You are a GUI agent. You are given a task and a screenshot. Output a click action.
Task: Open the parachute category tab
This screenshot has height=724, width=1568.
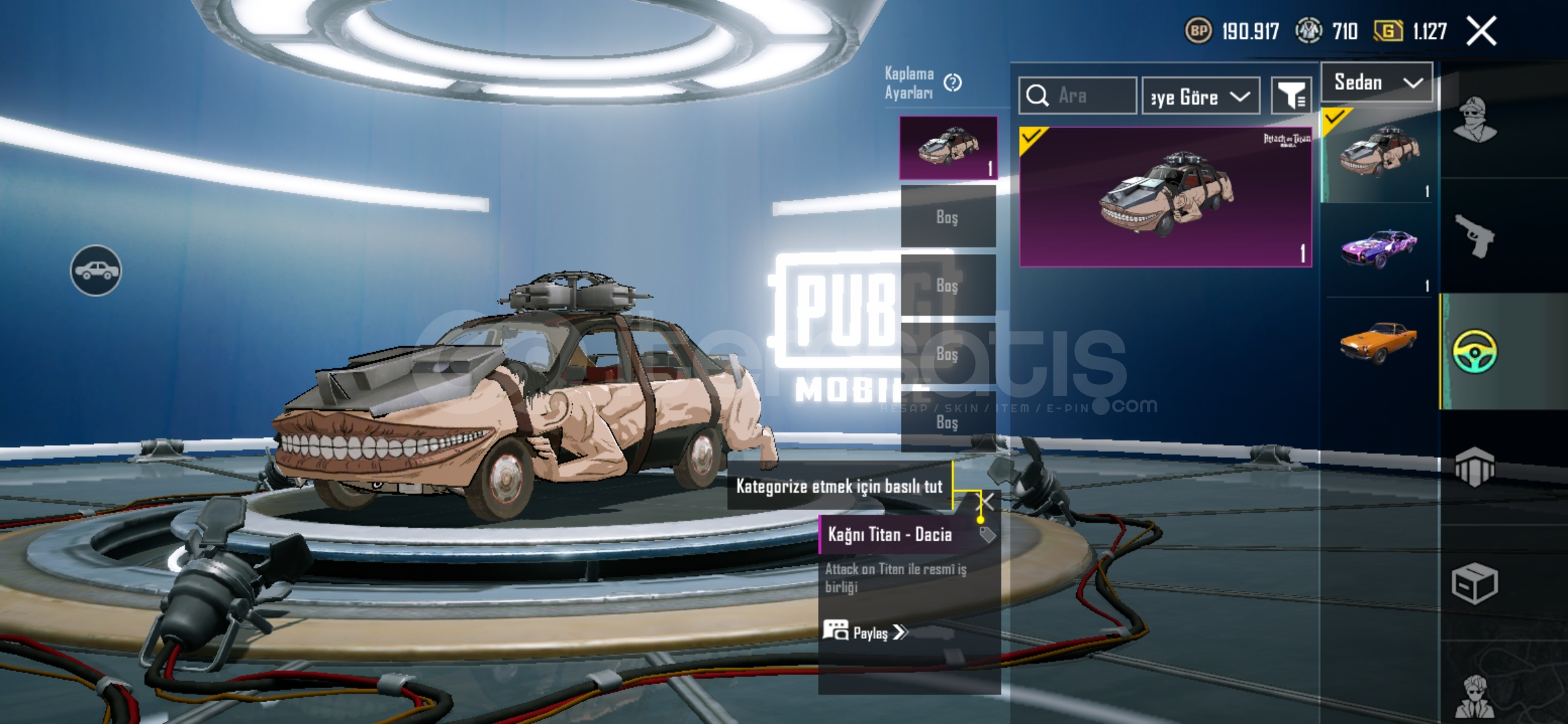(1476, 467)
